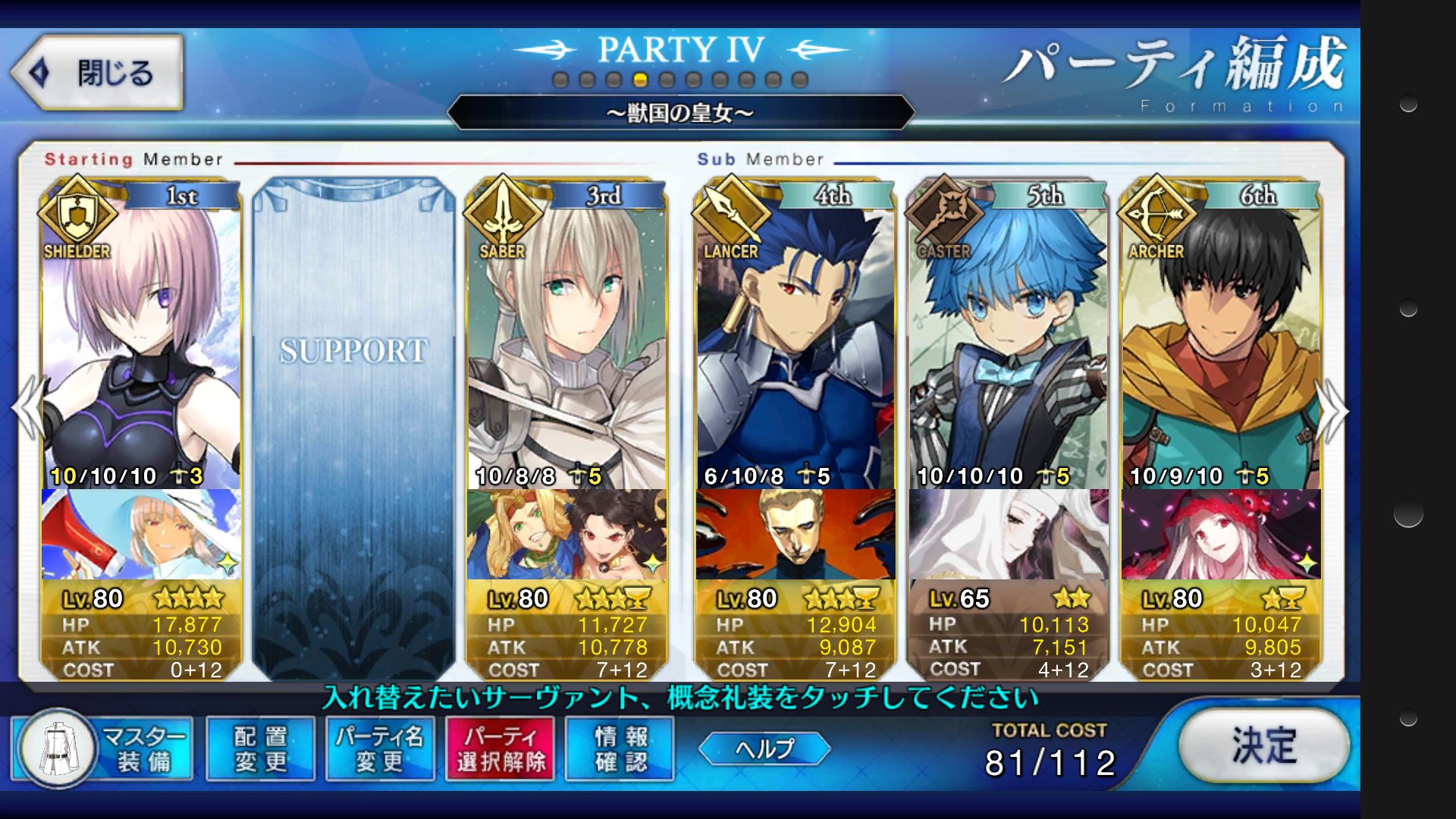Change the Shielder's craft essence
Image resolution: width=1456 pixels, height=819 pixels.
click(x=141, y=535)
